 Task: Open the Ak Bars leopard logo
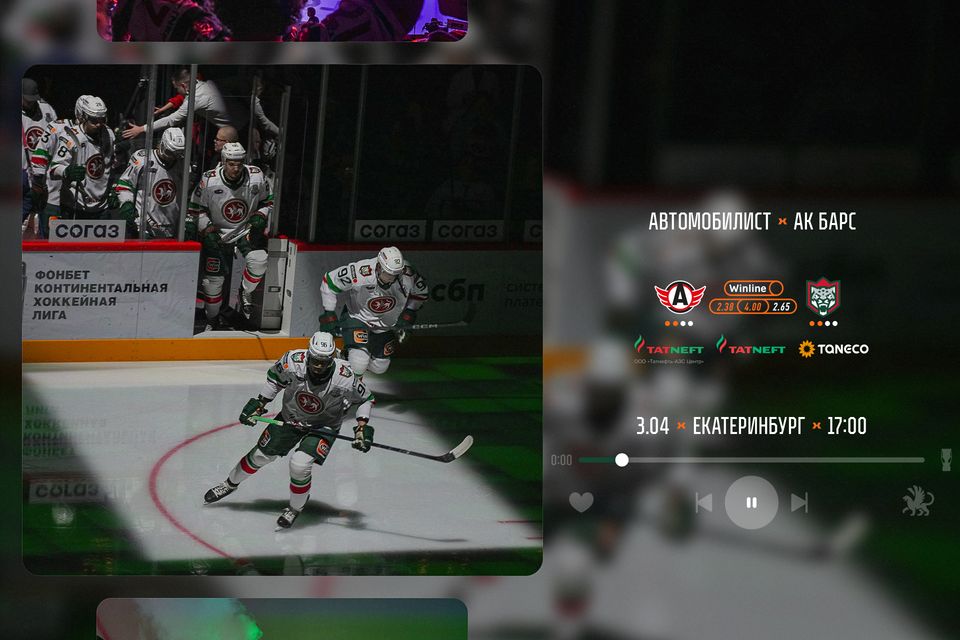pos(823,296)
